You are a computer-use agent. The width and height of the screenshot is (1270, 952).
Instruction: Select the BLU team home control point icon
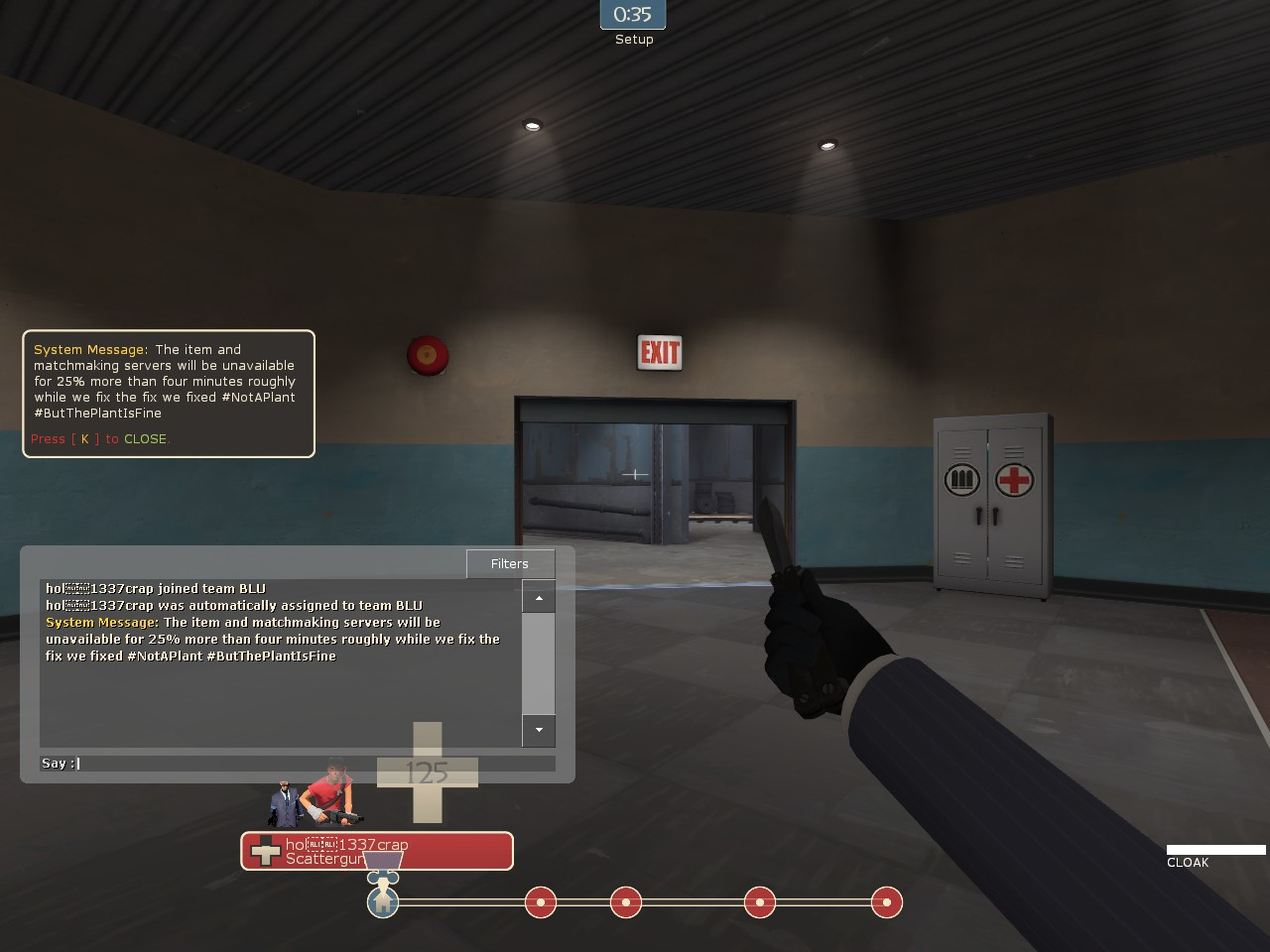[382, 902]
